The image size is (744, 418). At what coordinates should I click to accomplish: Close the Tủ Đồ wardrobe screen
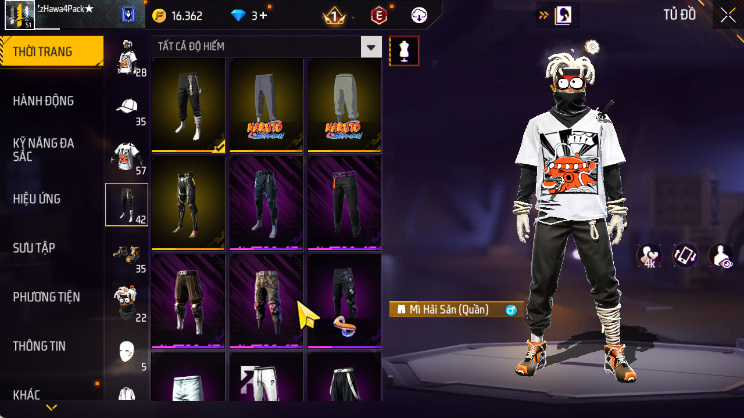727,15
